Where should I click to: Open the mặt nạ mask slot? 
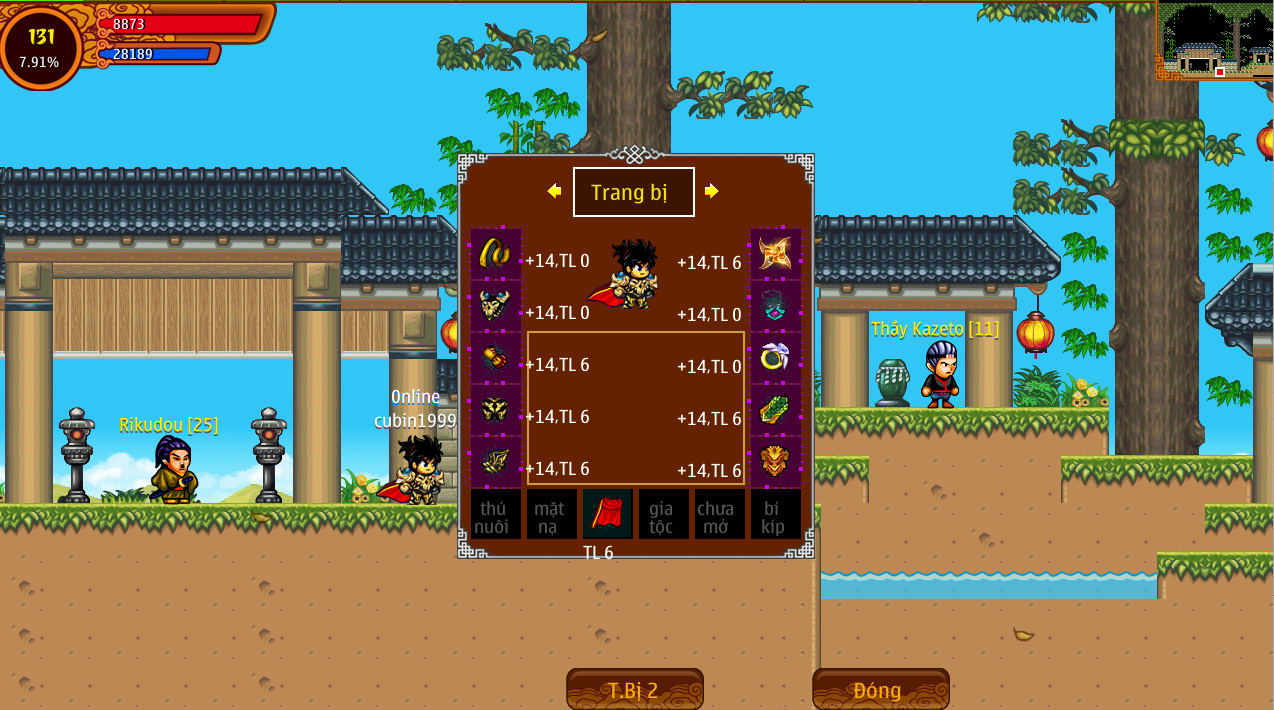[552, 514]
